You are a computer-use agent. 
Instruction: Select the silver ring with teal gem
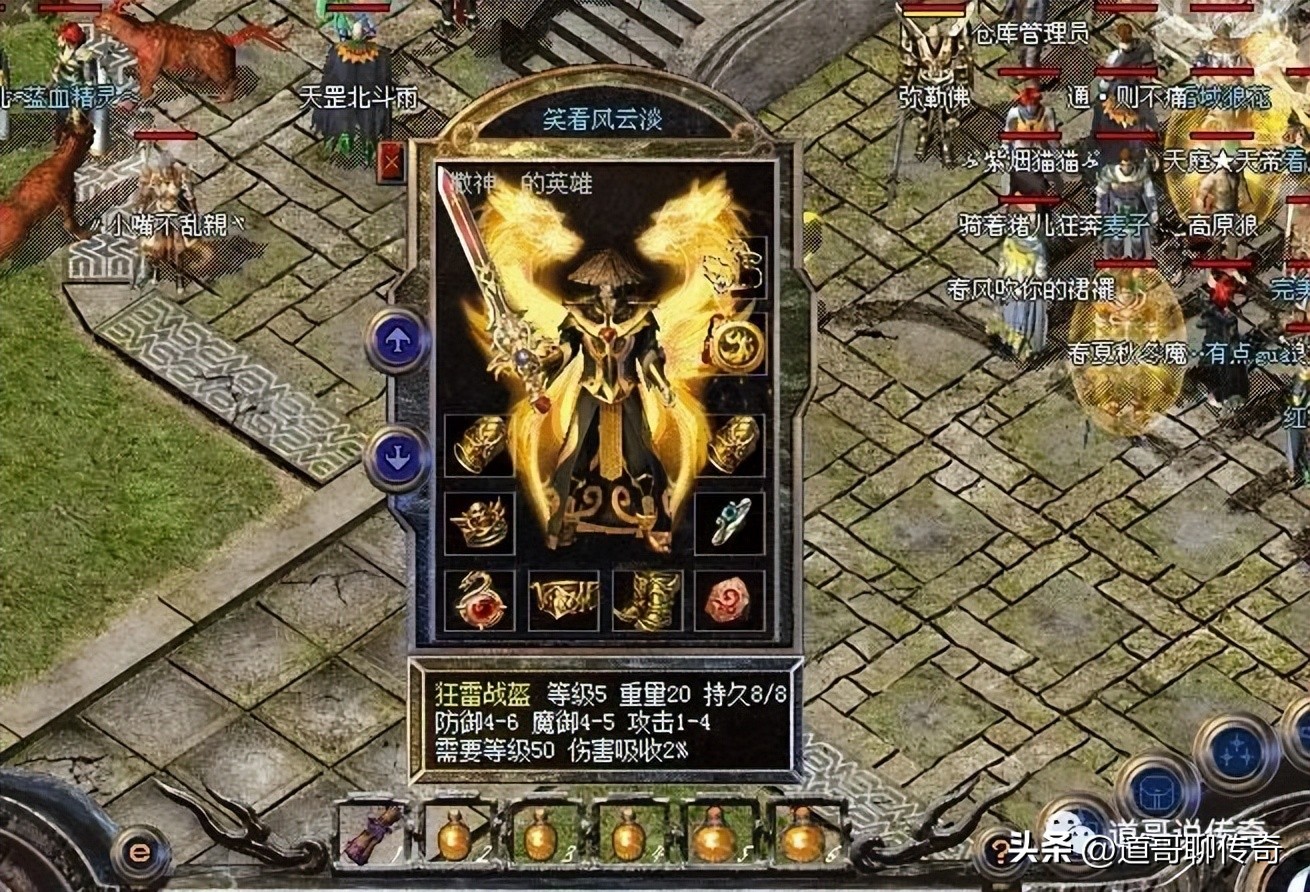tap(730, 522)
